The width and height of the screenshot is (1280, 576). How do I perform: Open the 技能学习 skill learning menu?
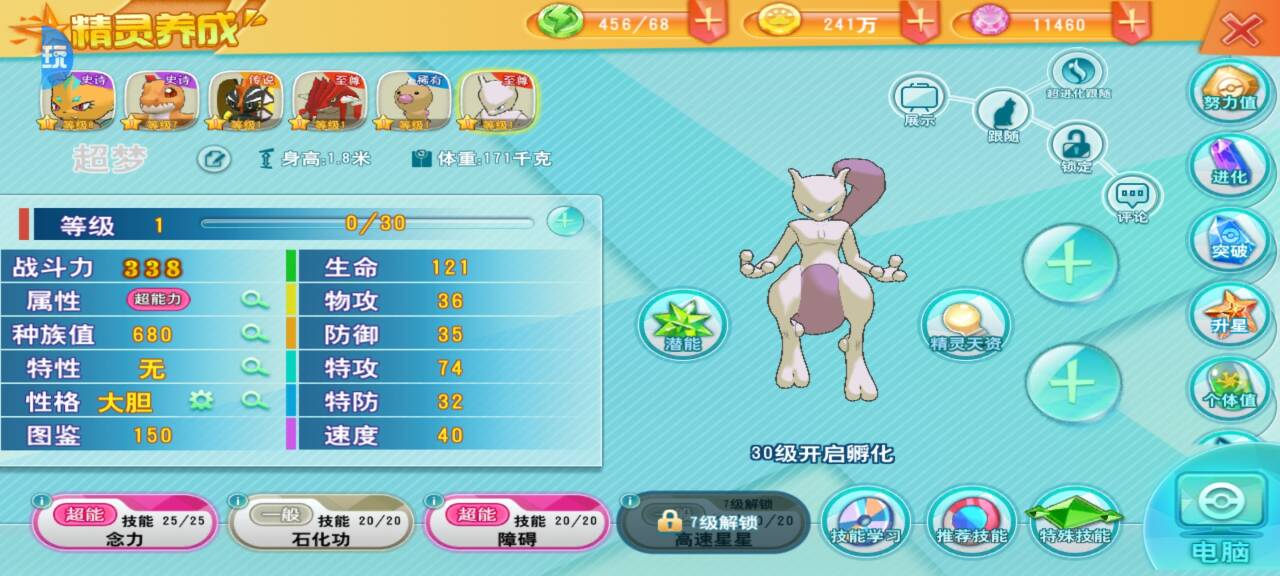[x=866, y=521]
